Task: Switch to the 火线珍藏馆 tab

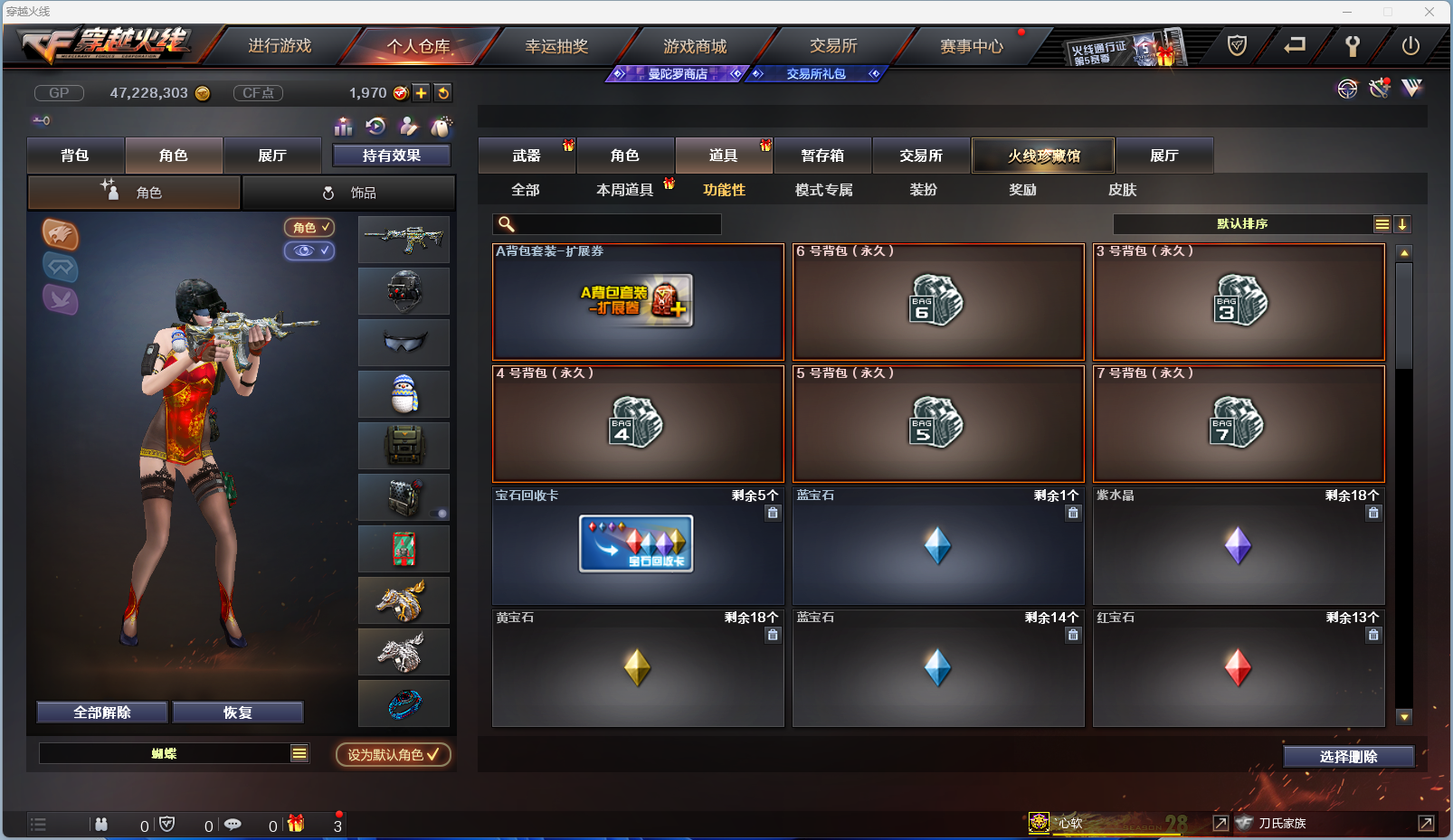Action: tap(1042, 155)
